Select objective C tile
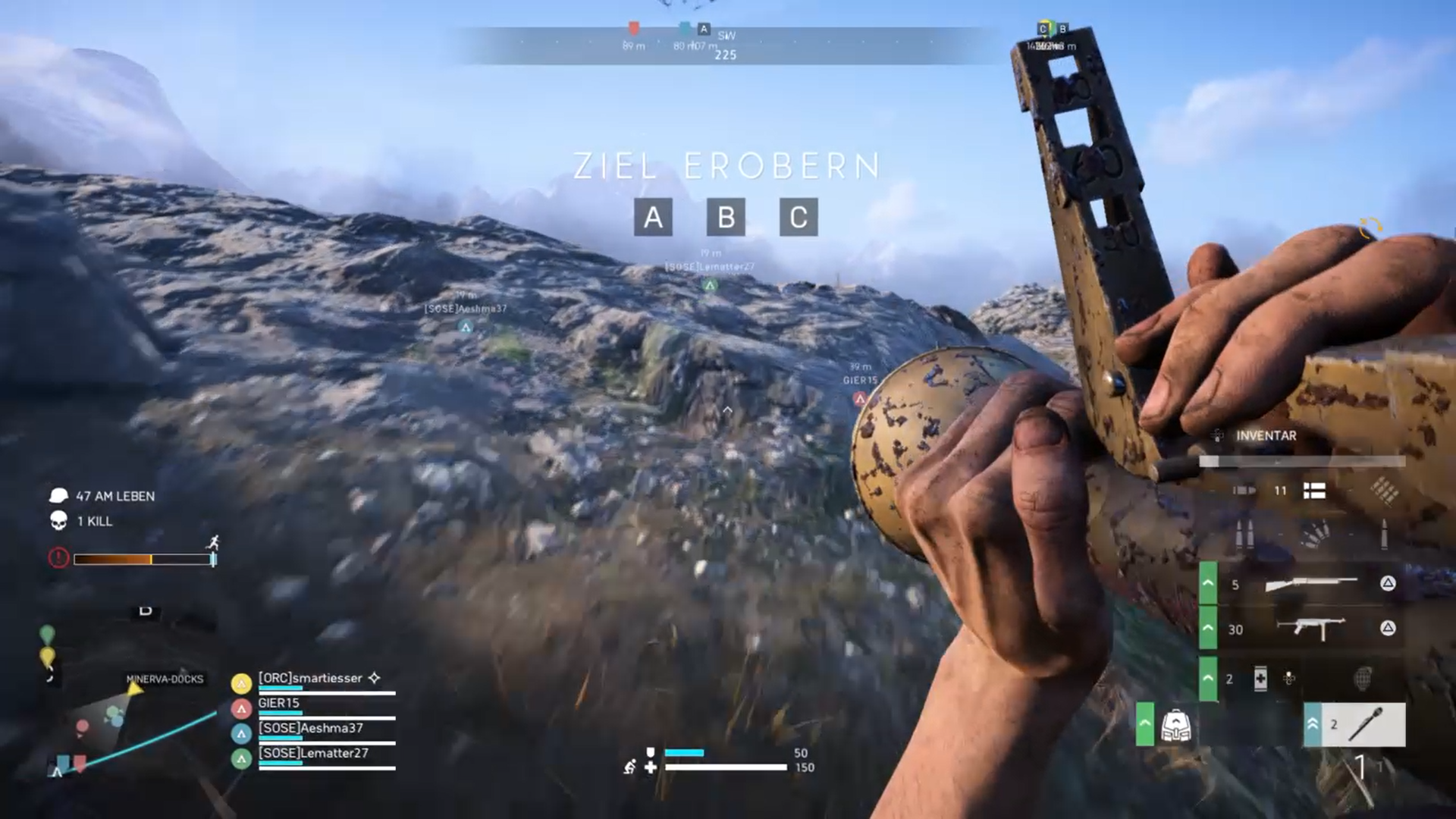Image resolution: width=1456 pixels, height=819 pixels. coord(799,218)
